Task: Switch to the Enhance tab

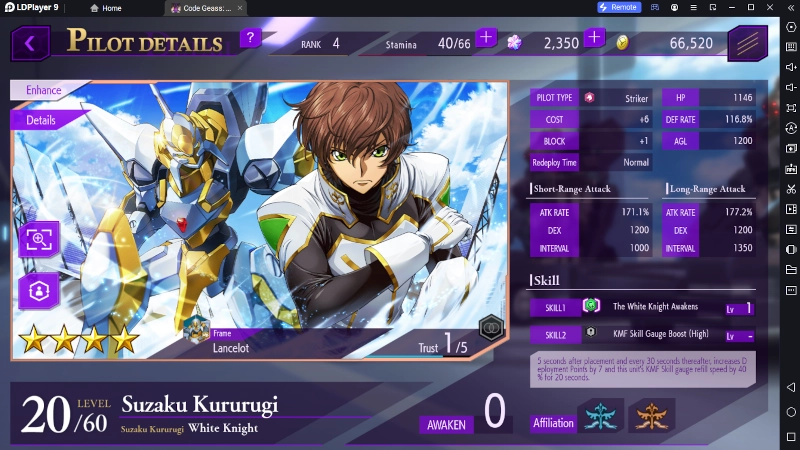Action: [44, 90]
